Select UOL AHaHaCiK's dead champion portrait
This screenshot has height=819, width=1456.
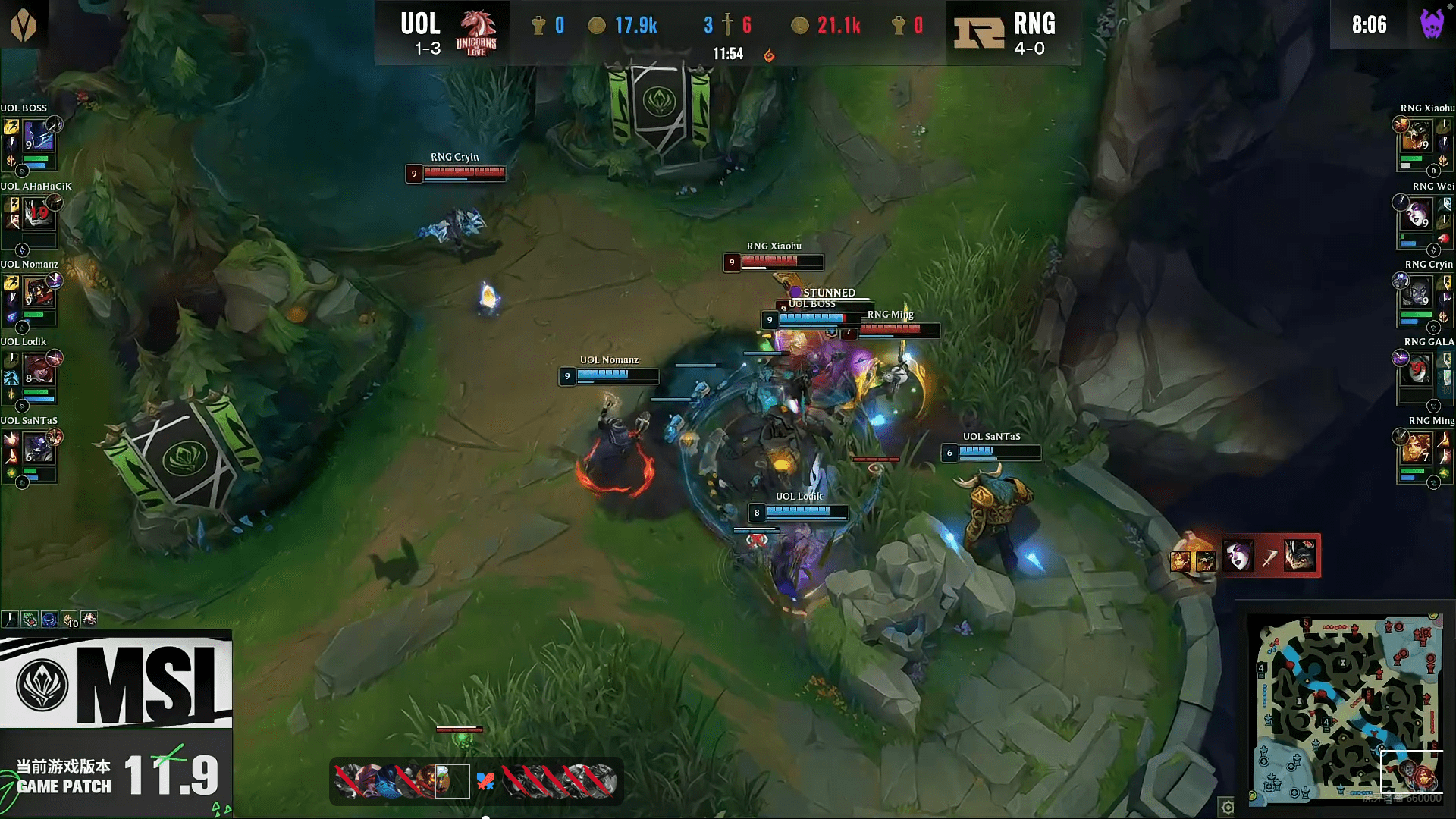[x=38, y=215]
